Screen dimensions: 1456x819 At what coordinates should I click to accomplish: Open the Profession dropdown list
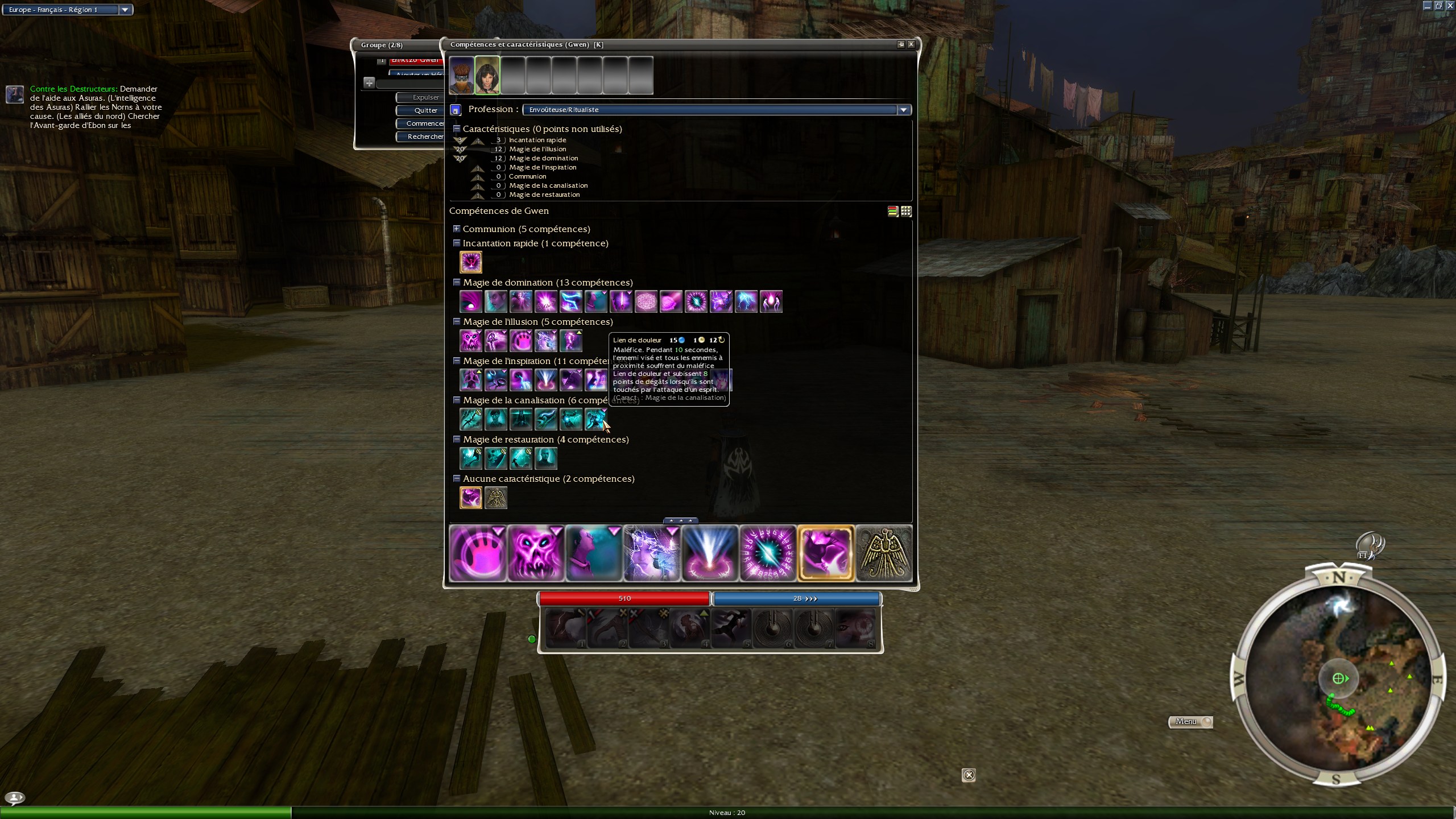903,110
